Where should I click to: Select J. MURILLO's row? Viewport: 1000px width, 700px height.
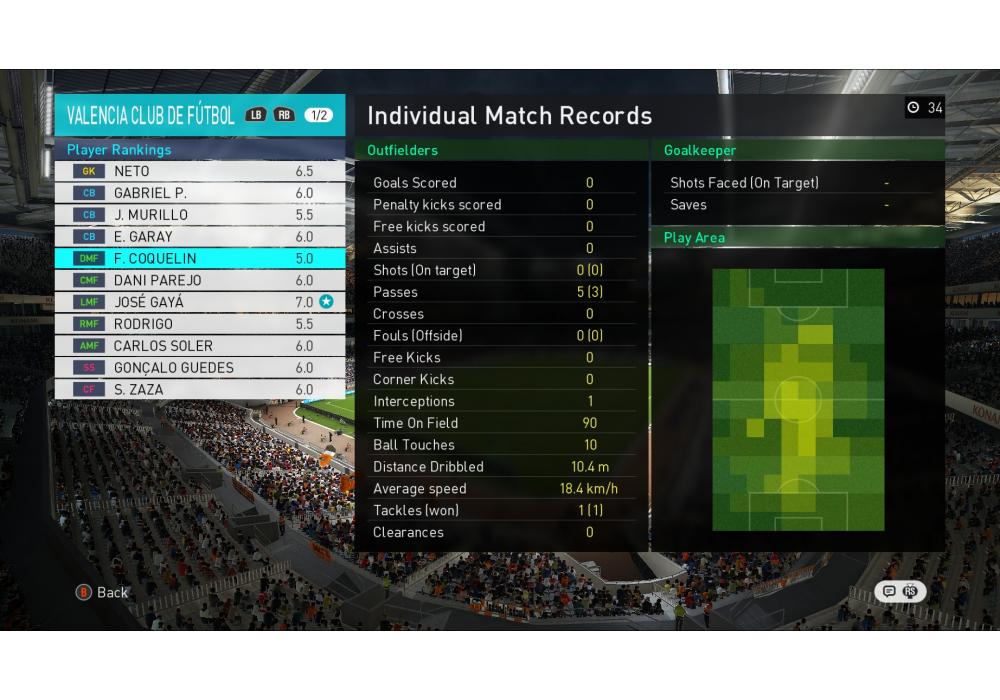[199, 215]
